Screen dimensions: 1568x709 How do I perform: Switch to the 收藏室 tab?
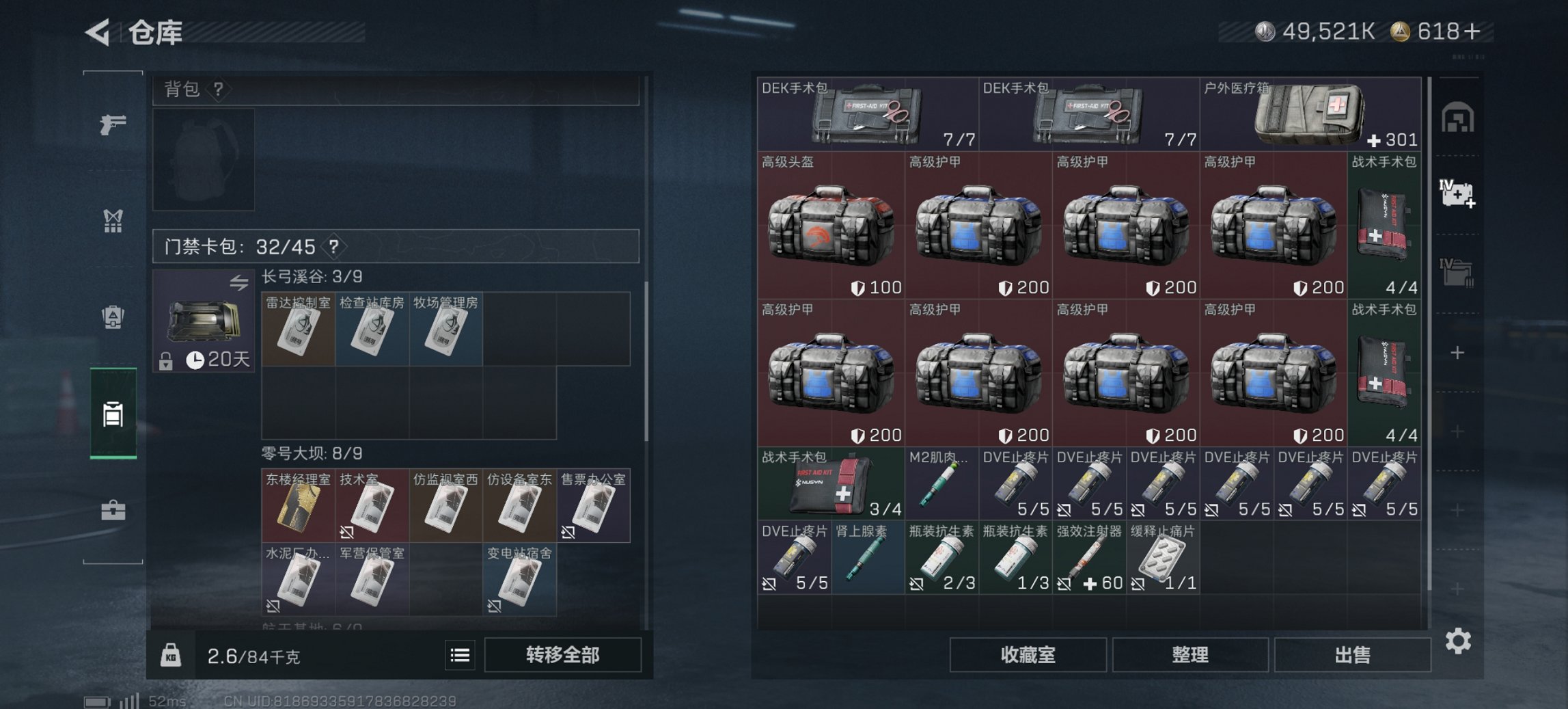coord(1028,654)
